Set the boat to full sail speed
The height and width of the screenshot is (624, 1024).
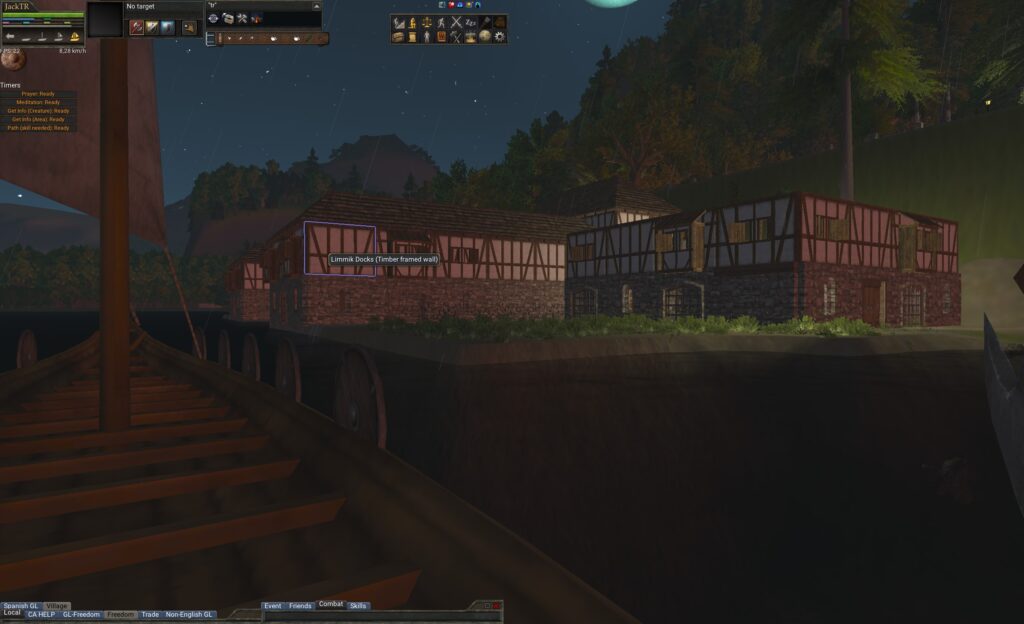coord(75,37)
